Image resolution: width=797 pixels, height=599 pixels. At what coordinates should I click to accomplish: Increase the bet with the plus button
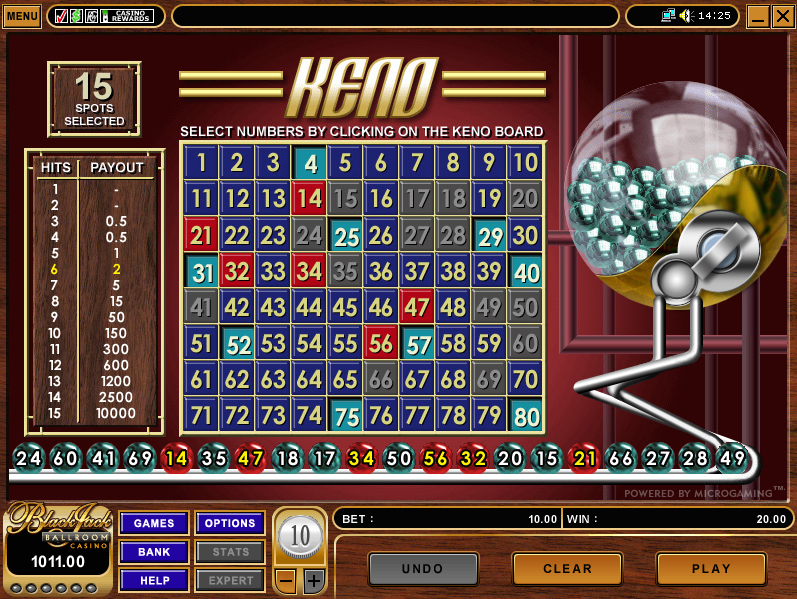[x=314, y=581]
